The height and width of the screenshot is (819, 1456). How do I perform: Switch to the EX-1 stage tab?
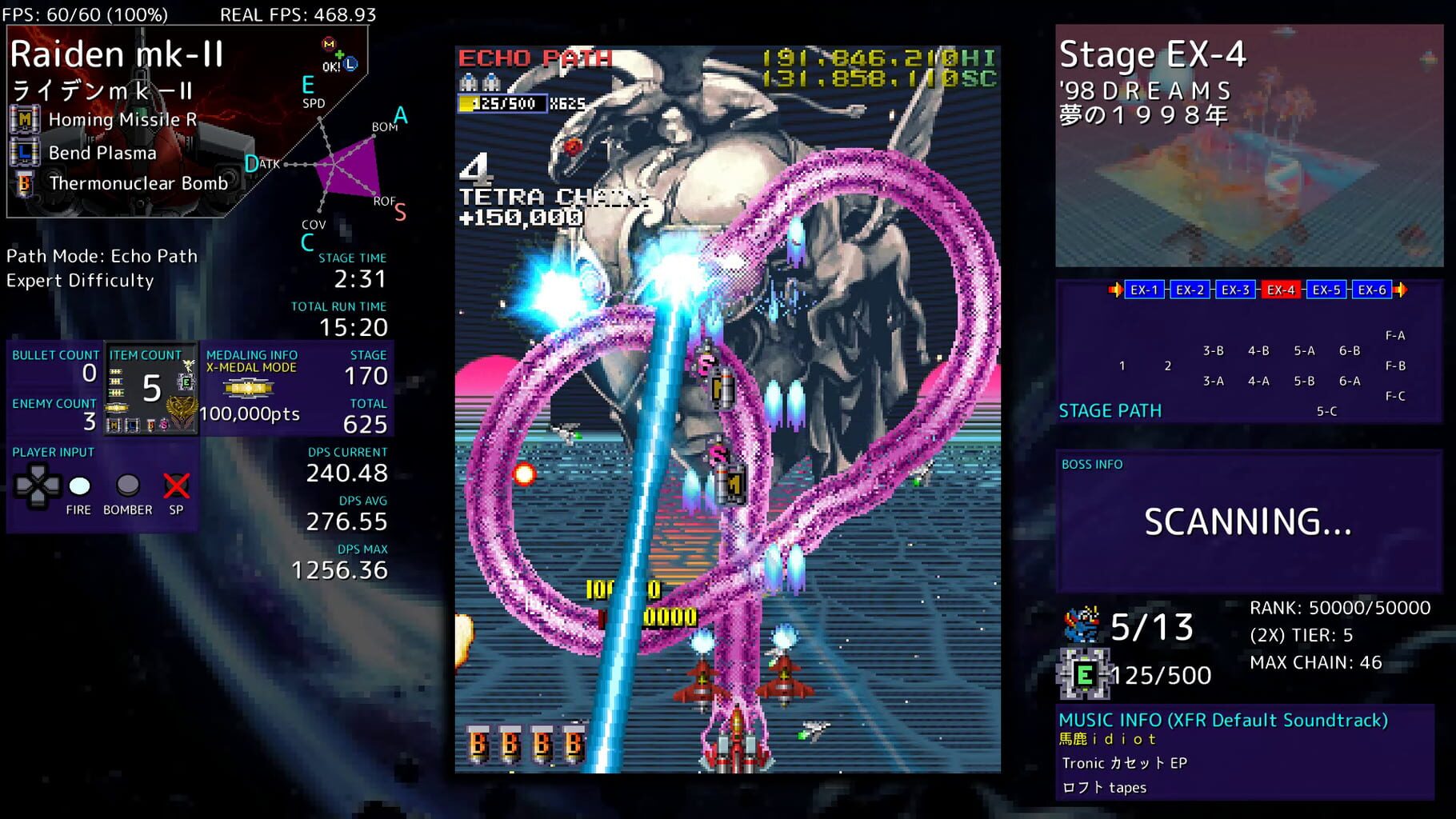click(x=1143, y=290)
